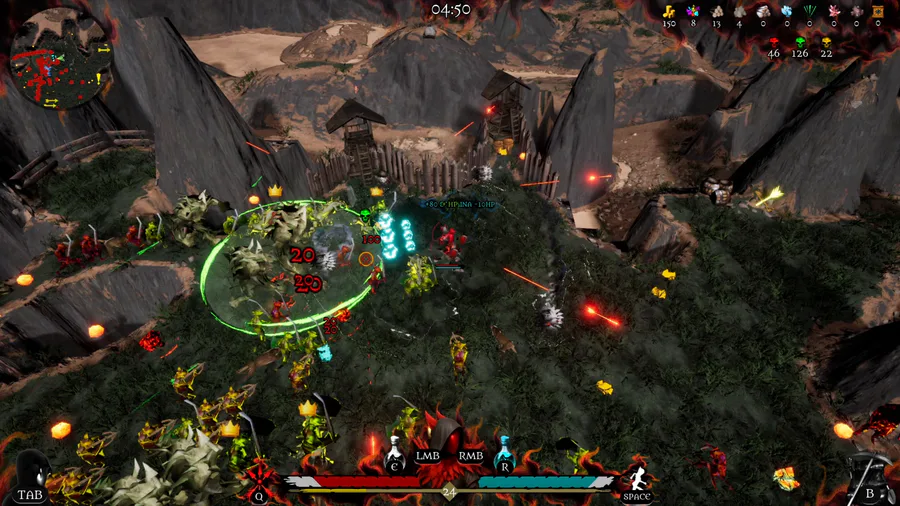Click the gold coins resource icon
The image size is (900, 506).
click(669, 11)
